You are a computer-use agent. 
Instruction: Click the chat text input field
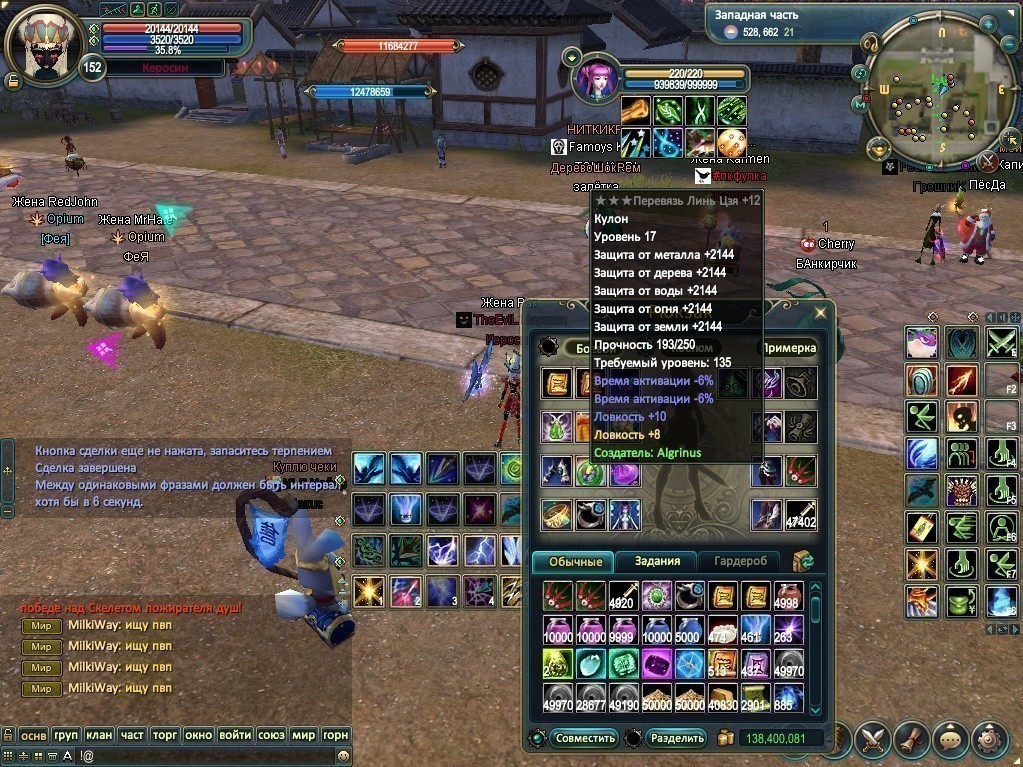[x=200, y=756]
